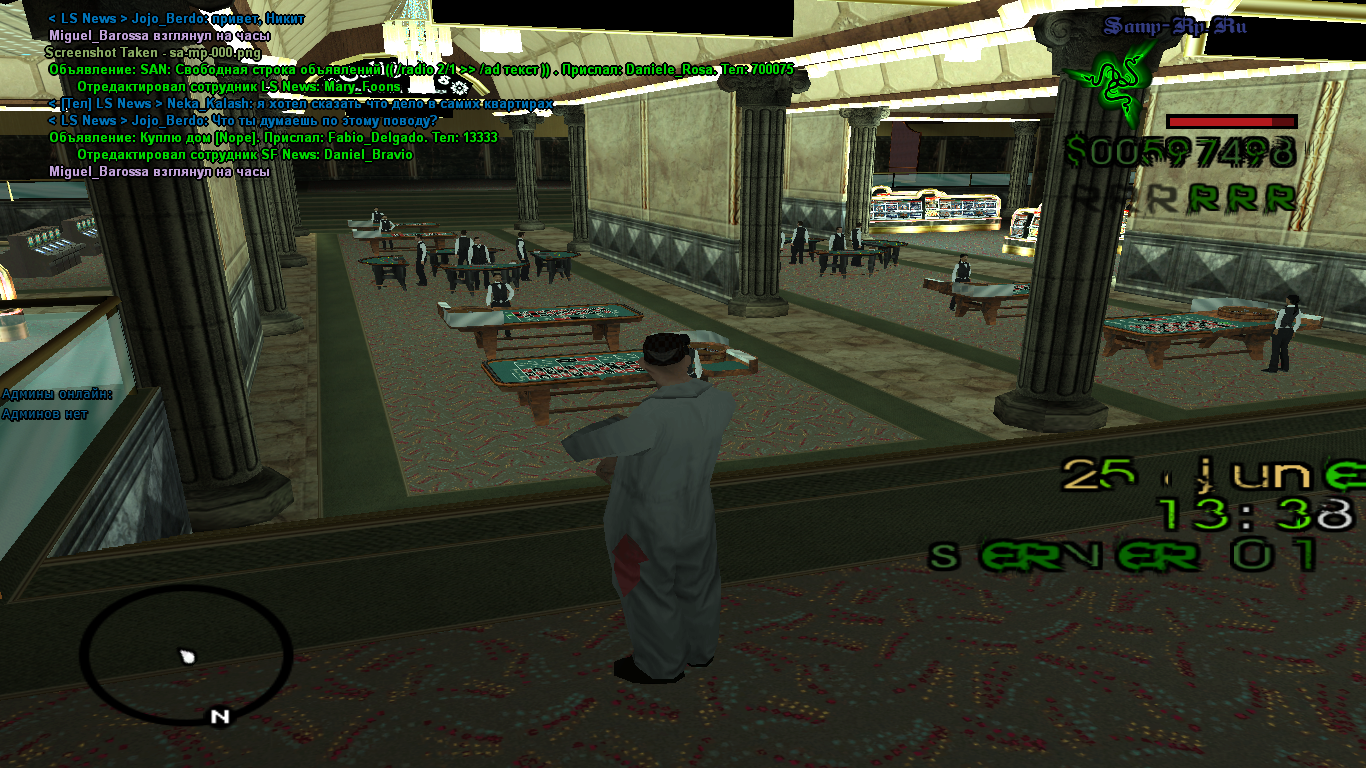Click the circular radar minimap
1366x768 pixels.
click(x=186, y=653)
